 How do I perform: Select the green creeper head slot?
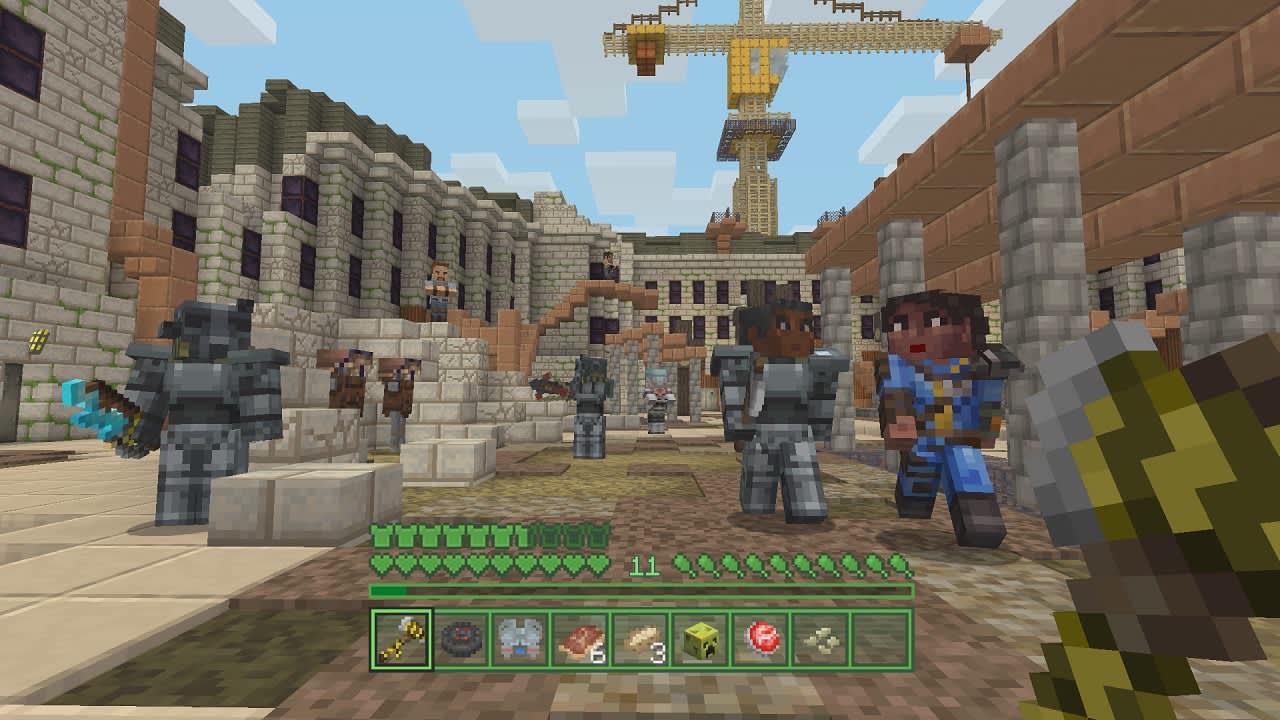tap(701, 639)
